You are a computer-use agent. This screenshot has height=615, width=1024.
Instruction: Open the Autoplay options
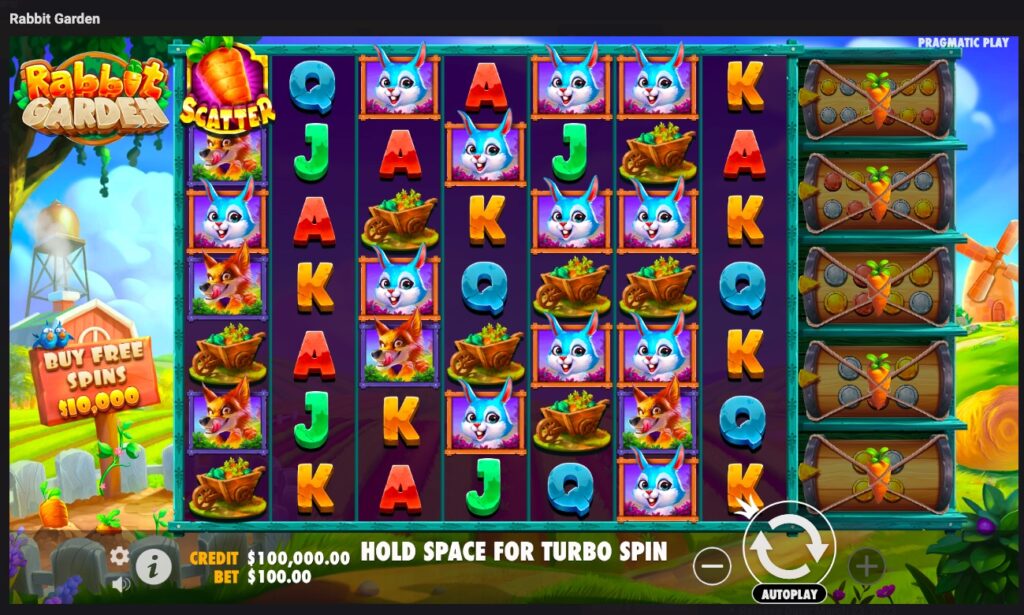tap(789, 594)
